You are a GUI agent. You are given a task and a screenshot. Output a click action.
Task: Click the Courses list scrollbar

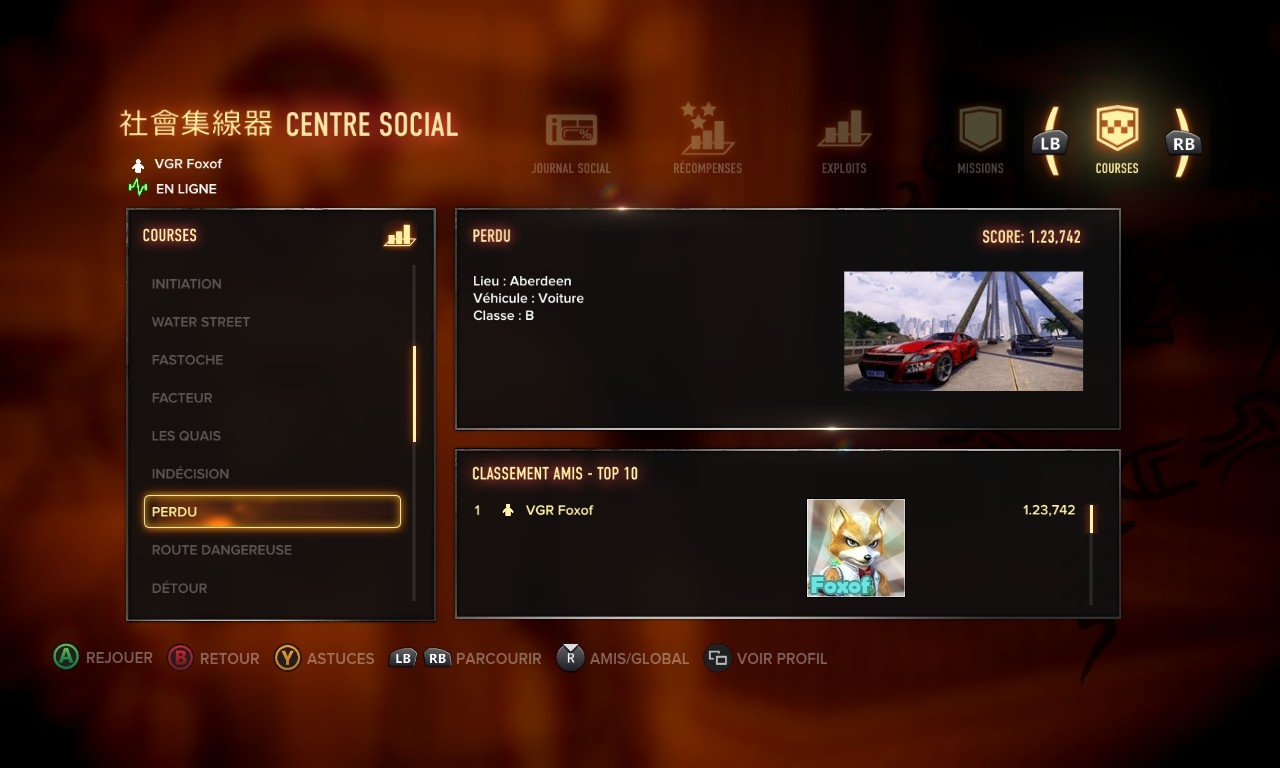click(x=414, y=394)
